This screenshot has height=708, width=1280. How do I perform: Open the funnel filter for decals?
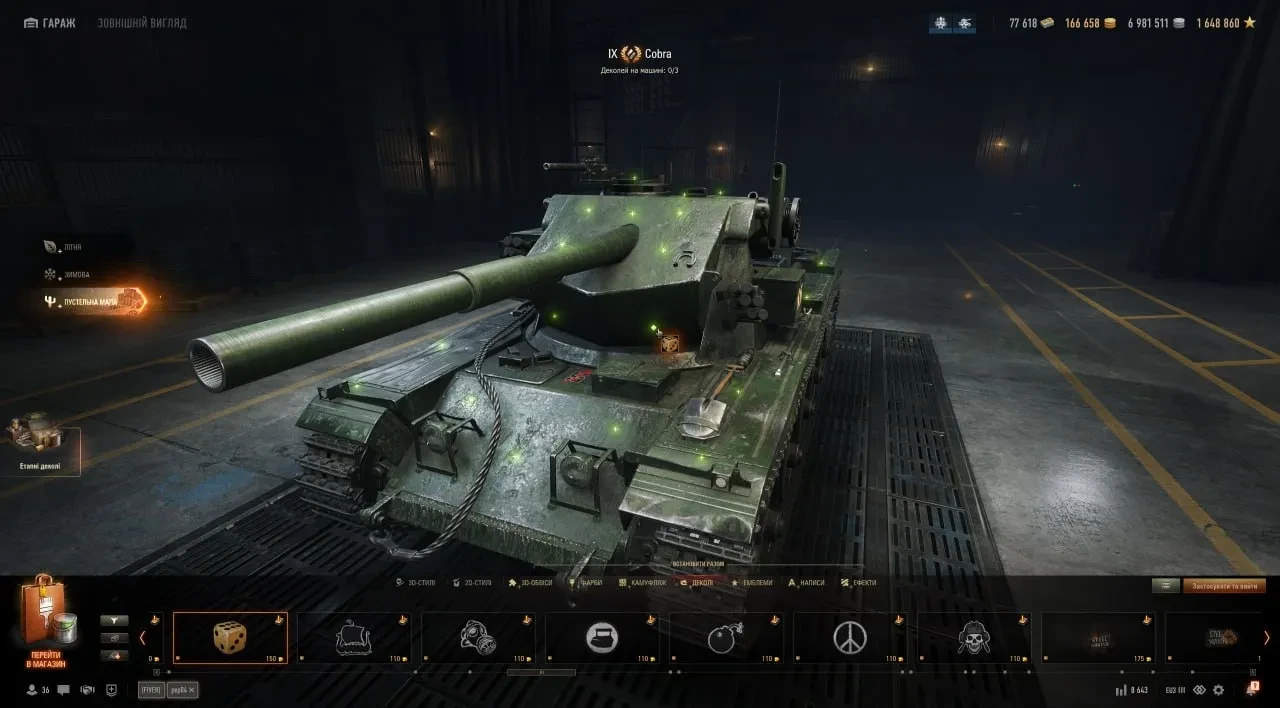[114, 620]
